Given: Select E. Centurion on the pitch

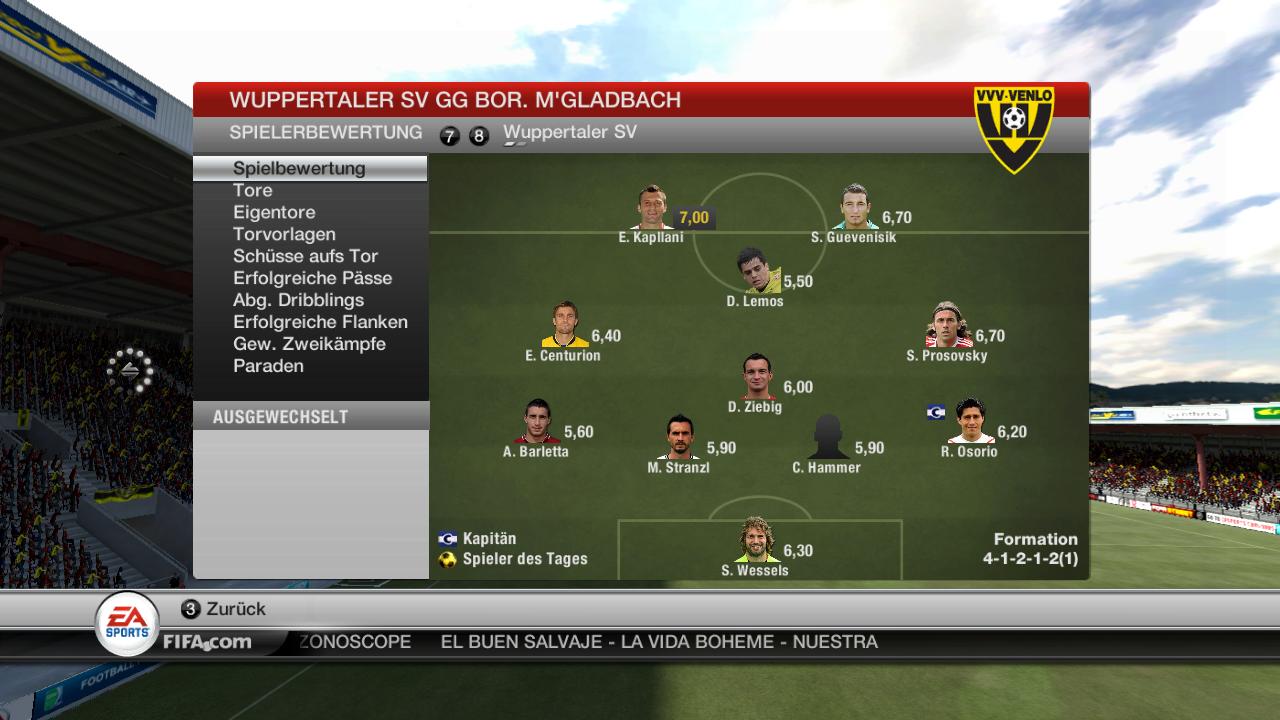Looking at the screenshot, I should pyautogui.click(x=566, y=326).
